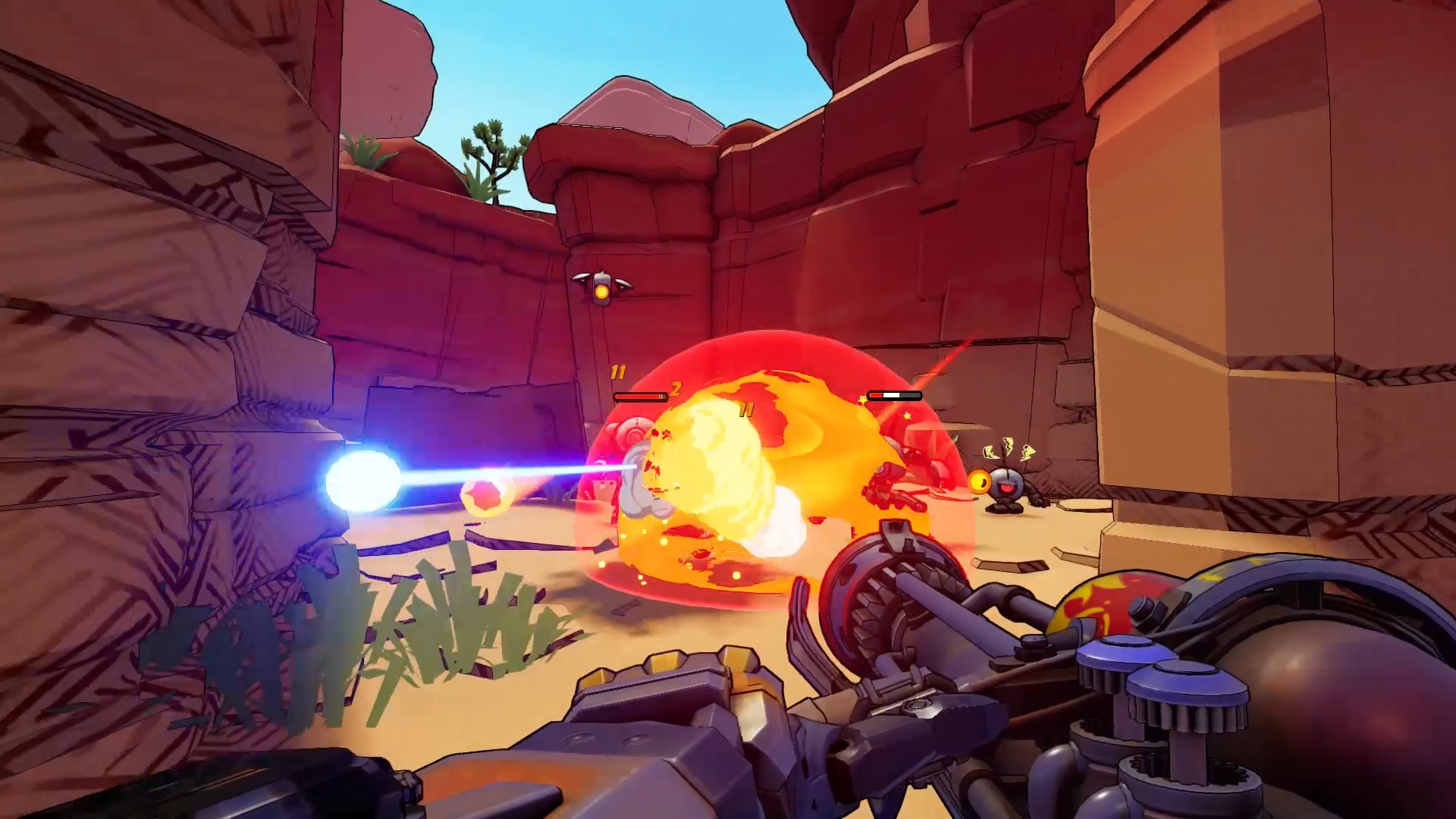Click the robot's glowing orange eye
Screen dimensions: 1456x819
coord(979,482)
